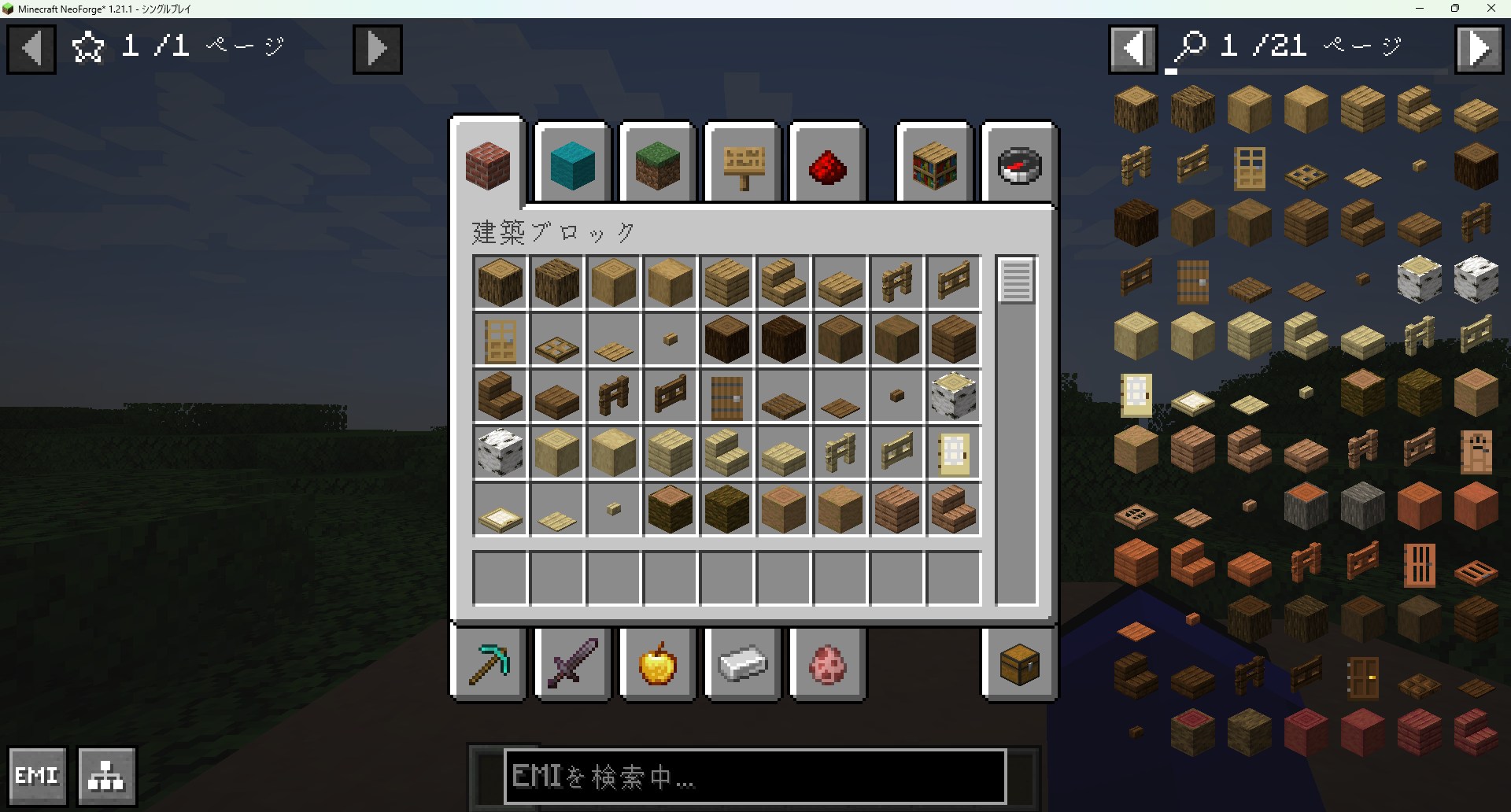The width and height of the screenshot is (1511, 812).
Task: Click the right arrow beside 1/1 page
Action: point(377,48)
